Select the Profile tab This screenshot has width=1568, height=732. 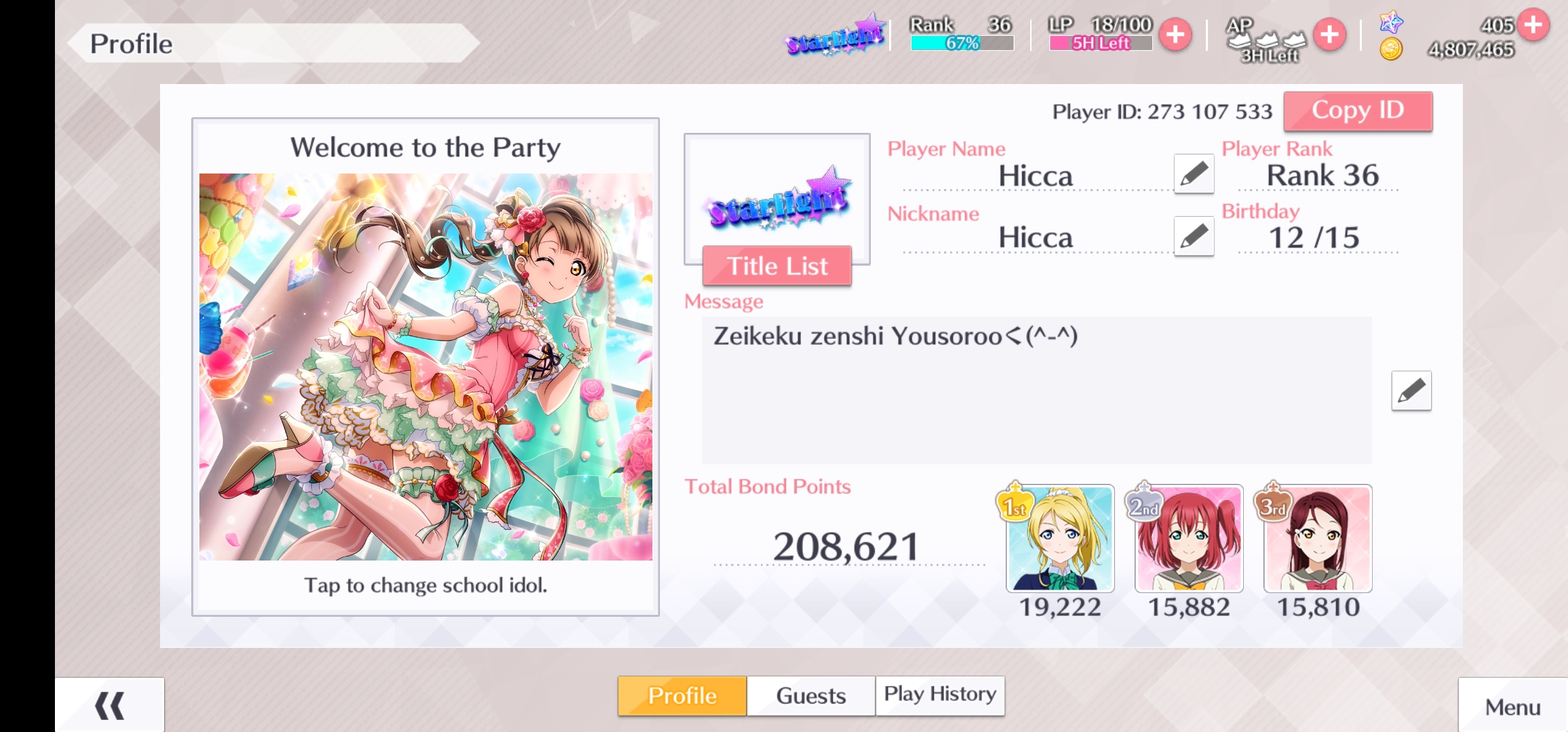(x=682, y=695)
